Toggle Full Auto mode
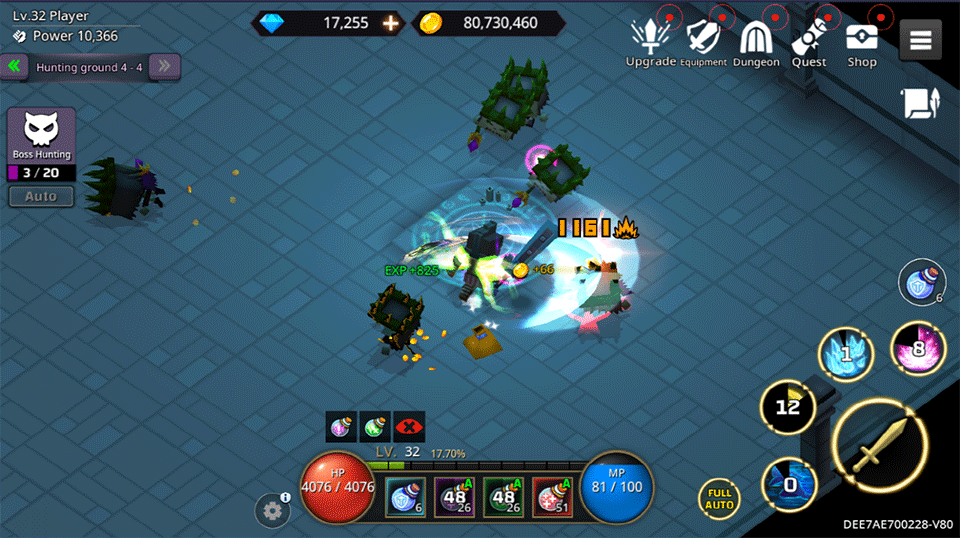Screen dimensions: 960x538 point(719,498)
